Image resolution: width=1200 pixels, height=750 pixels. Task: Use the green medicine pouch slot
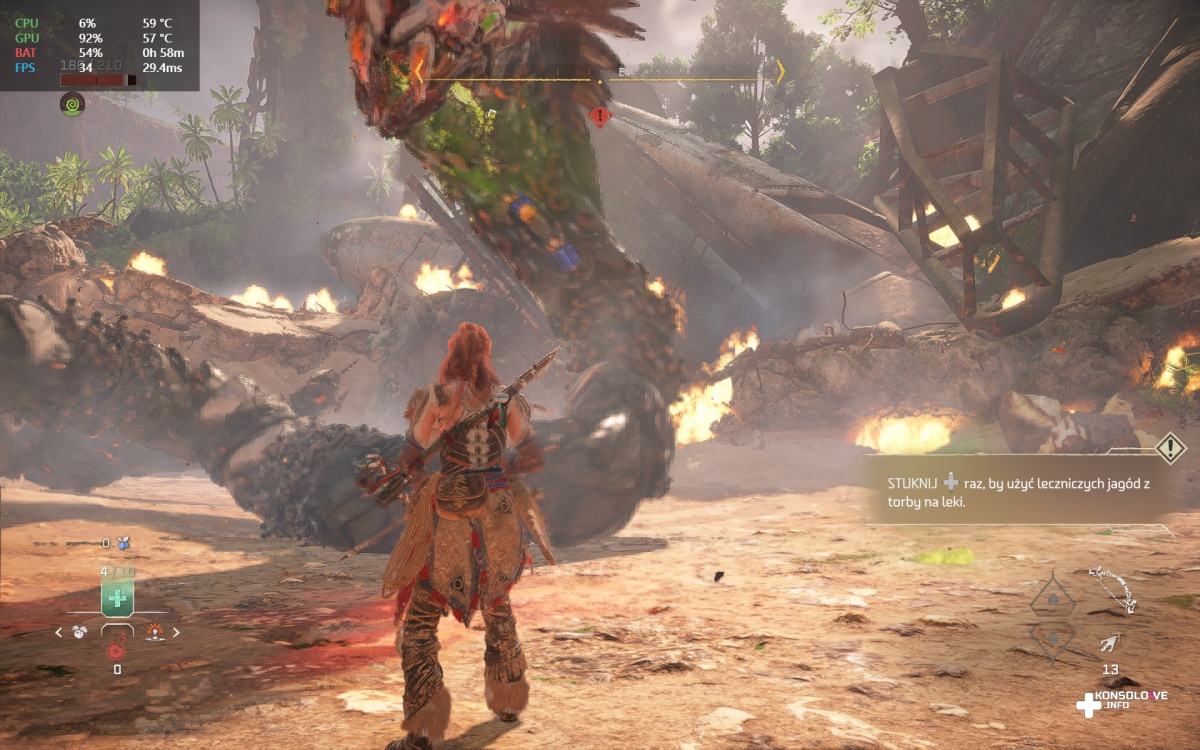tap(117, 599)
